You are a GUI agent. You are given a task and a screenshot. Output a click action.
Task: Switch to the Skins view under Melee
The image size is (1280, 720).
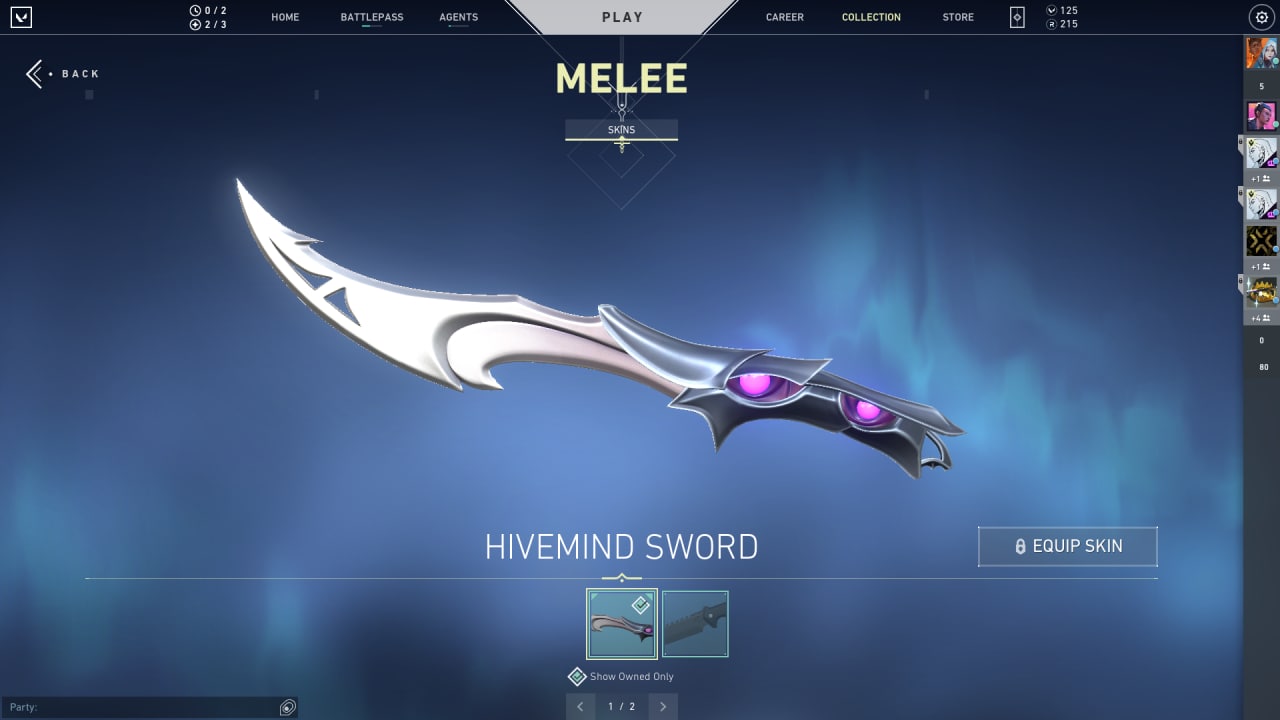click(x=621, y=129)
